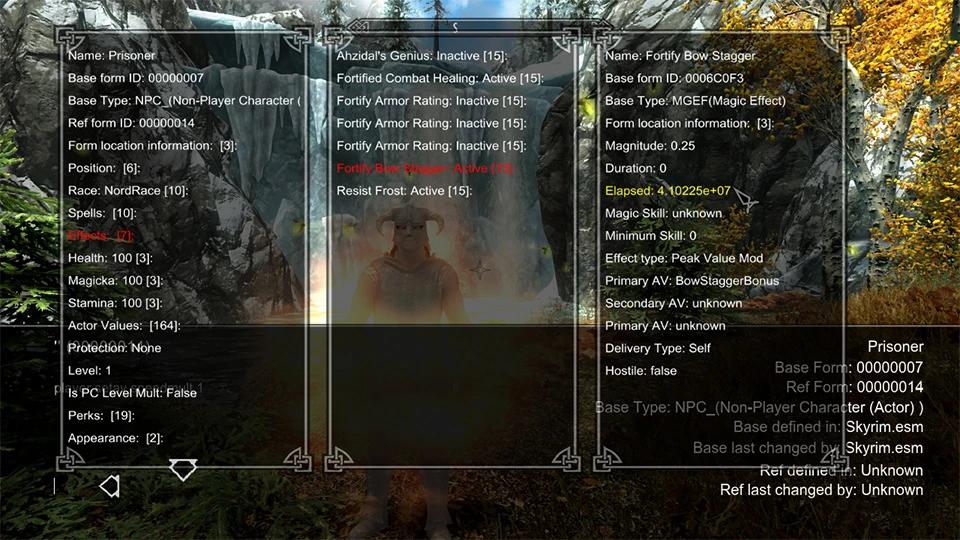
Task: Expand the Appearance entry
Action: click(x=115, y=438)
